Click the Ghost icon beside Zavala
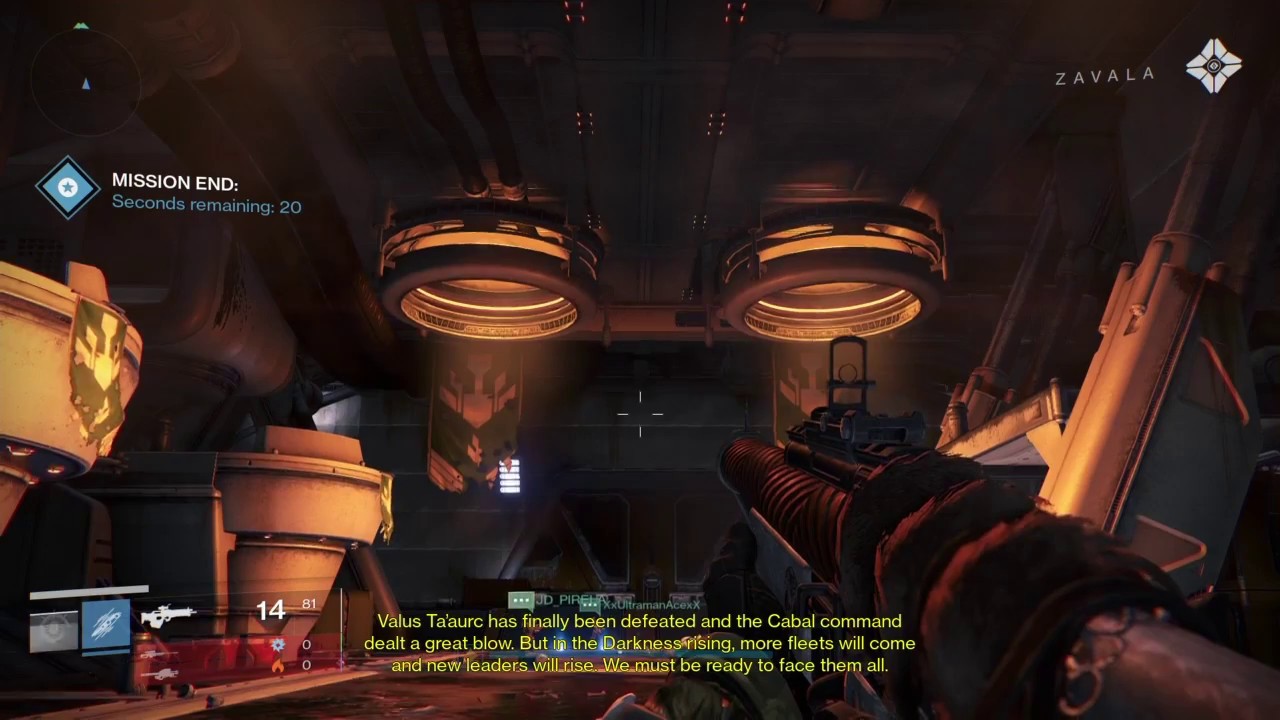This screenshot has height=720, width=1280. click(1213, 66)
